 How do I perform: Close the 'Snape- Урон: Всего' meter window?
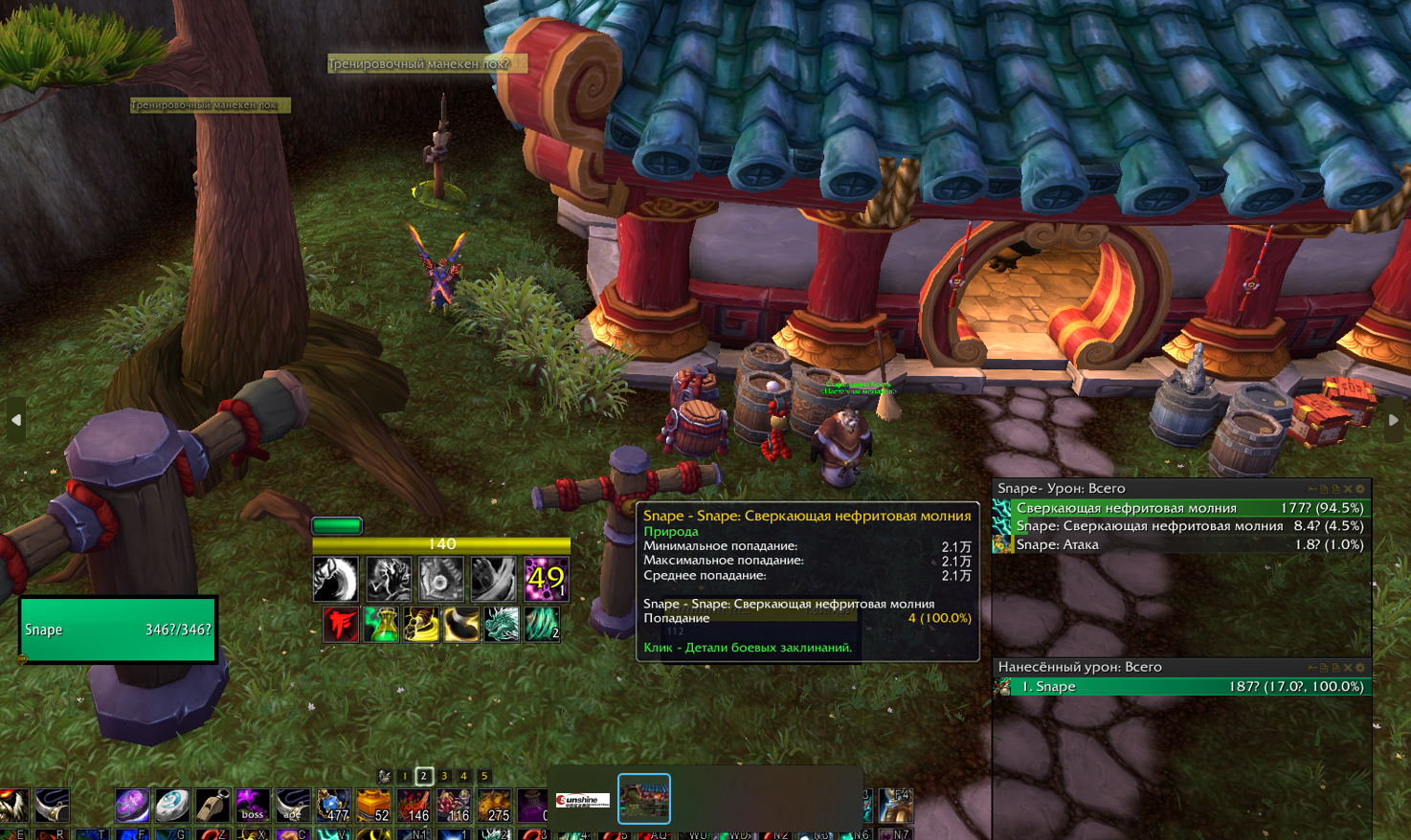click(x=1348, y=489)
